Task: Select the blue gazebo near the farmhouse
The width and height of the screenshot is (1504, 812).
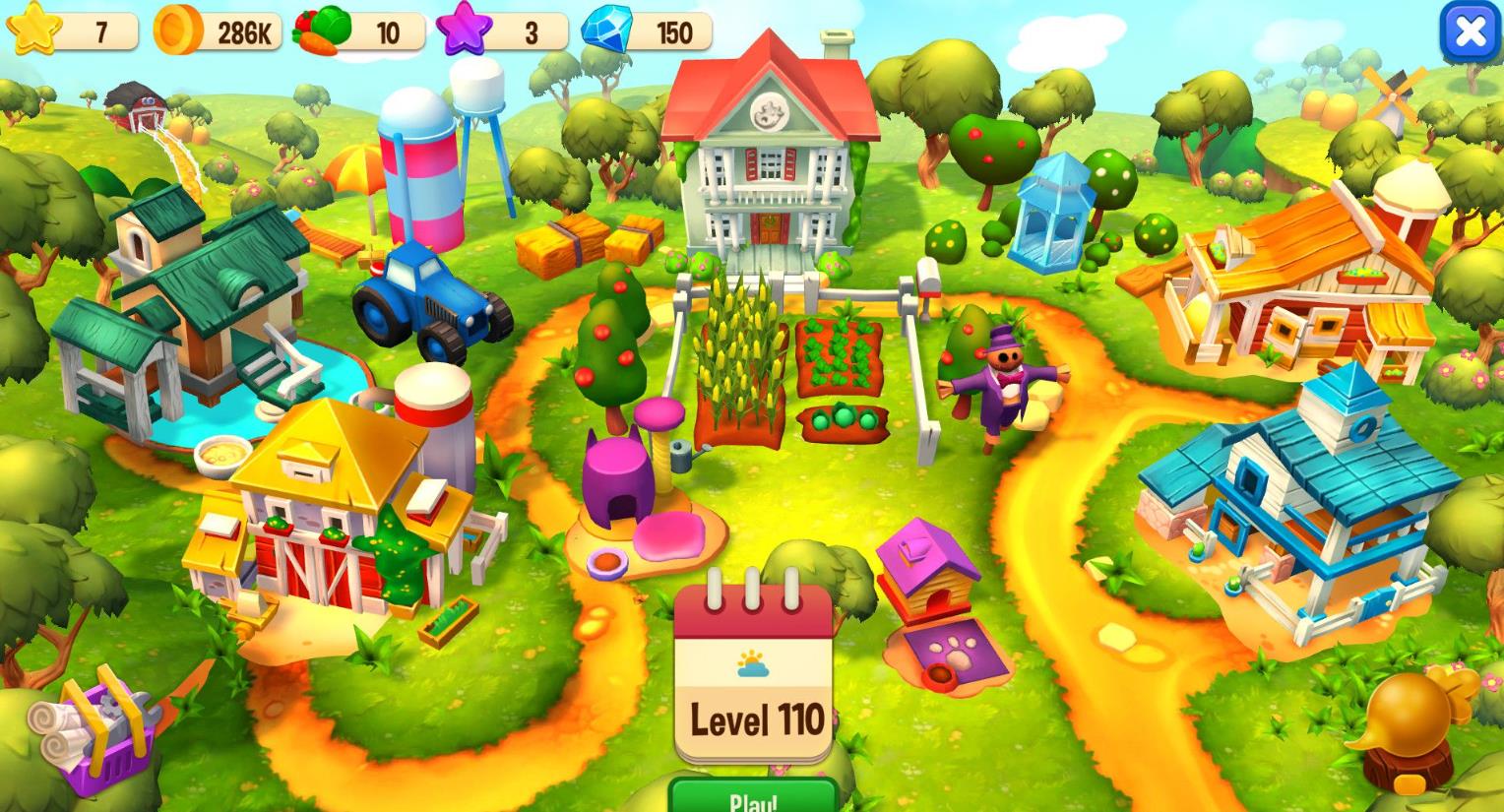Action: pyautogui.click(x=1053, y=207)
